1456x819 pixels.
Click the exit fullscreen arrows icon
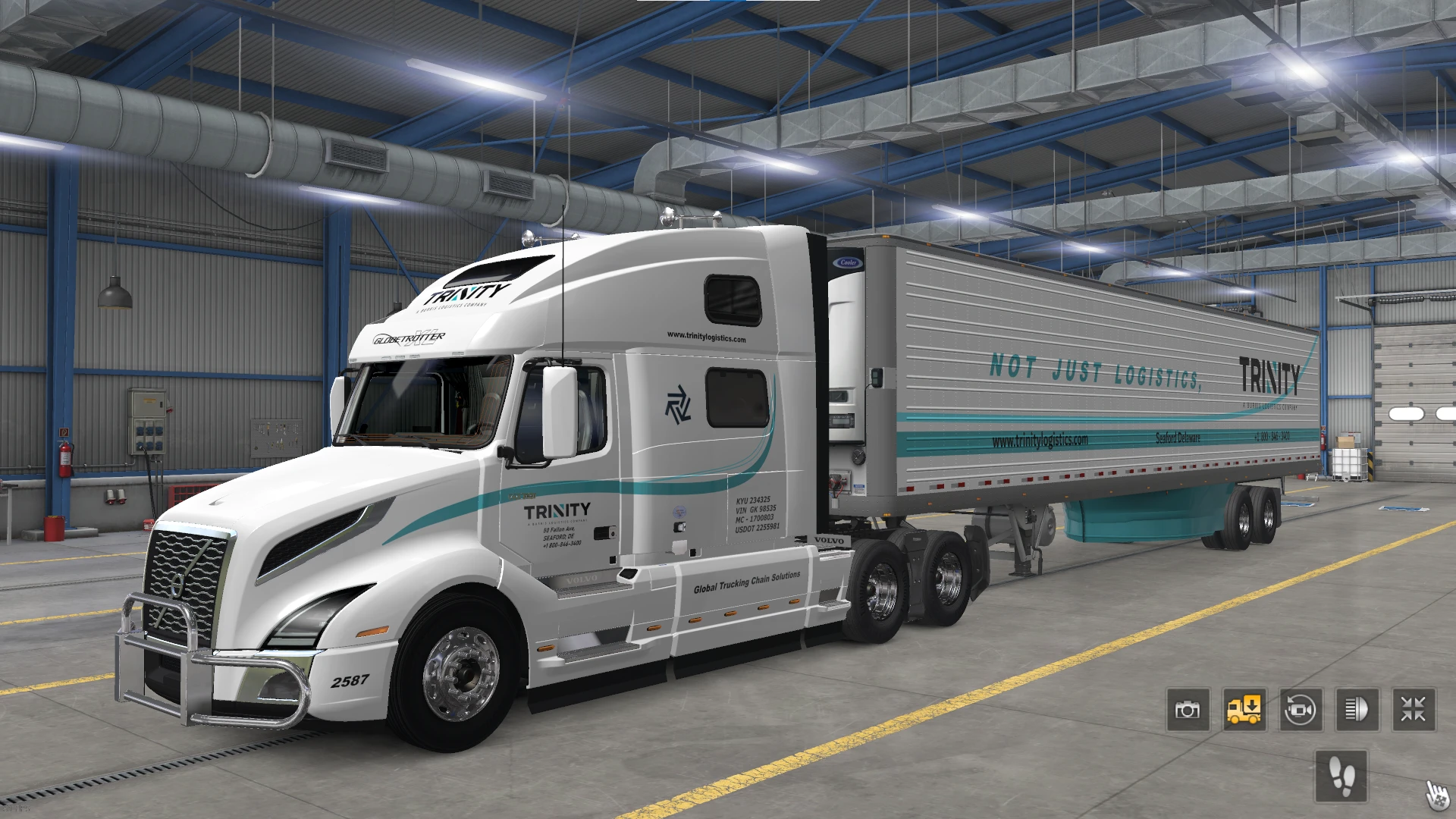[1412, 710]
